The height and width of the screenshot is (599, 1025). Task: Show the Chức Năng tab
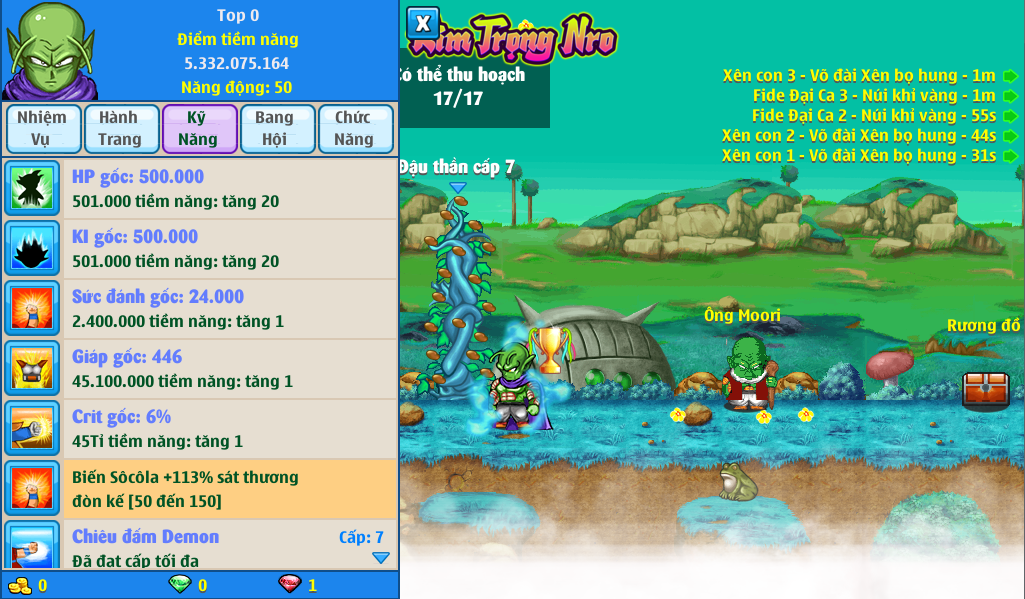point(355,129)
